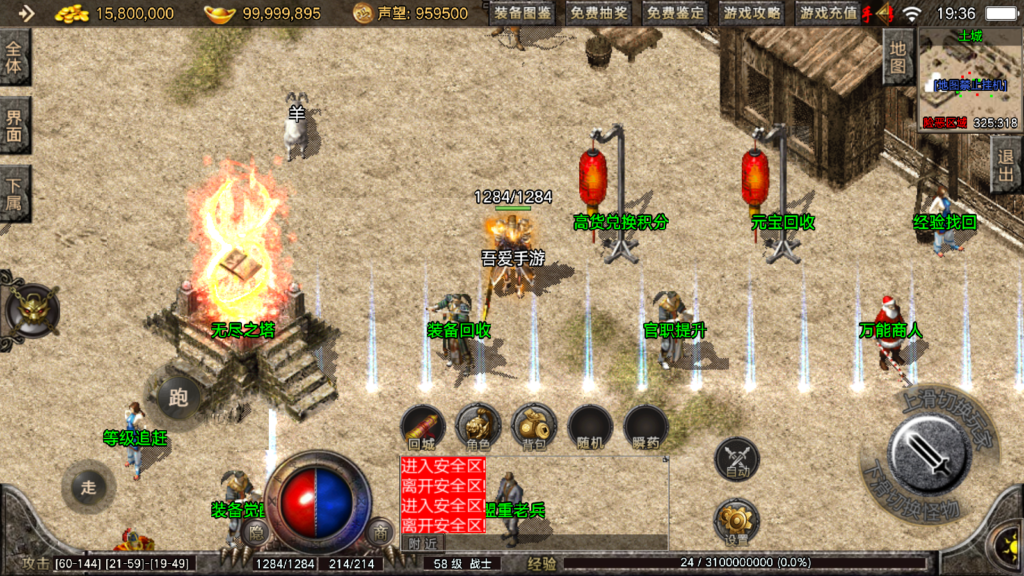
Task: Tap the 退出 exit button
Action: 1006,166
